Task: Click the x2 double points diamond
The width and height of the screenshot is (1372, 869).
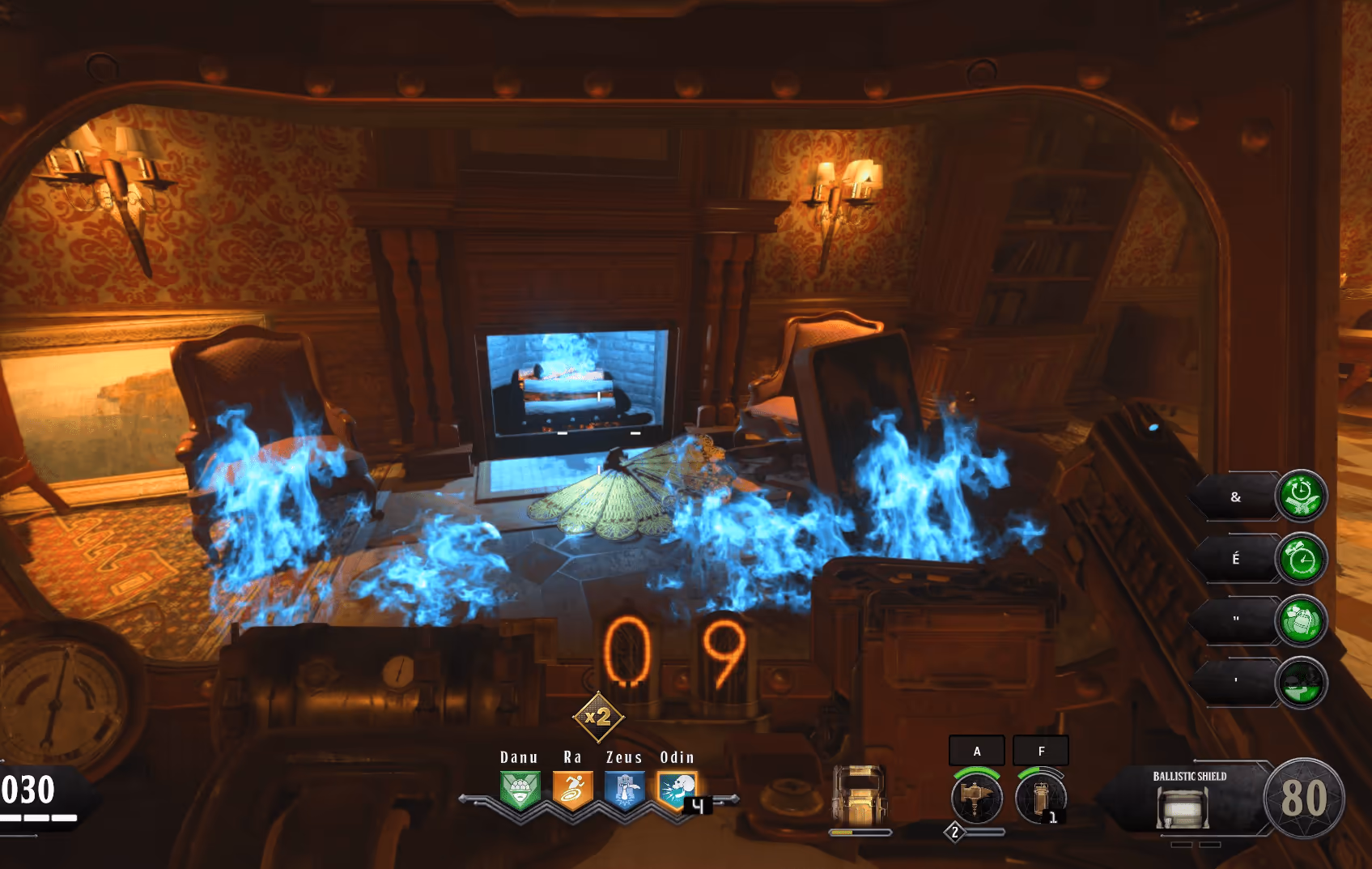Action: [x=597, y=717]
